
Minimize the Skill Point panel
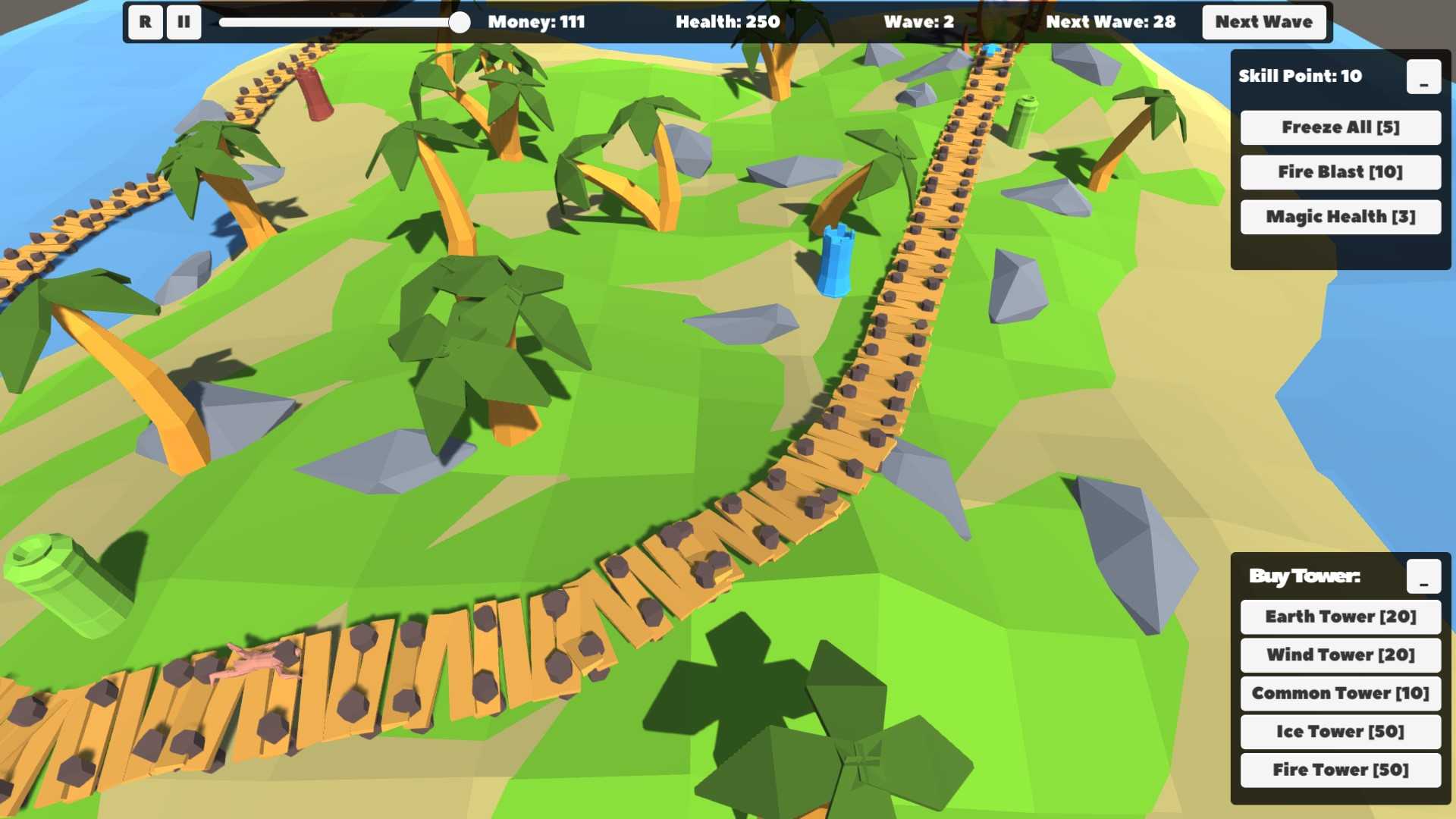point(1423,77)
